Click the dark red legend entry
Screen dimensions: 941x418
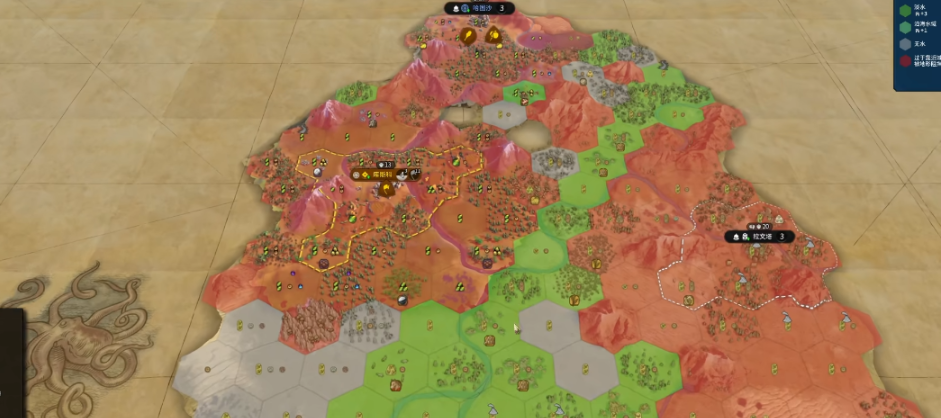tap(912, 62)
